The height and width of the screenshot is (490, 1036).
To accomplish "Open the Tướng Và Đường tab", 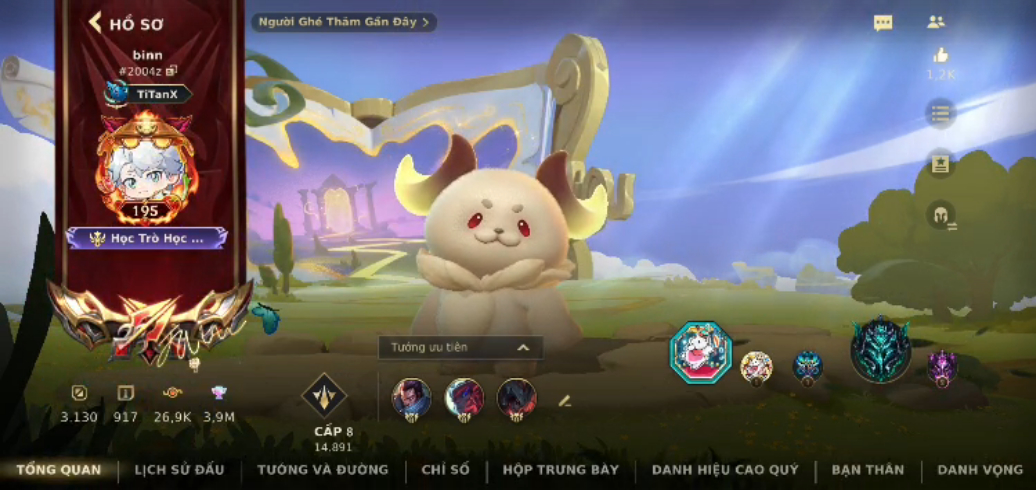I will pos(322,469).
